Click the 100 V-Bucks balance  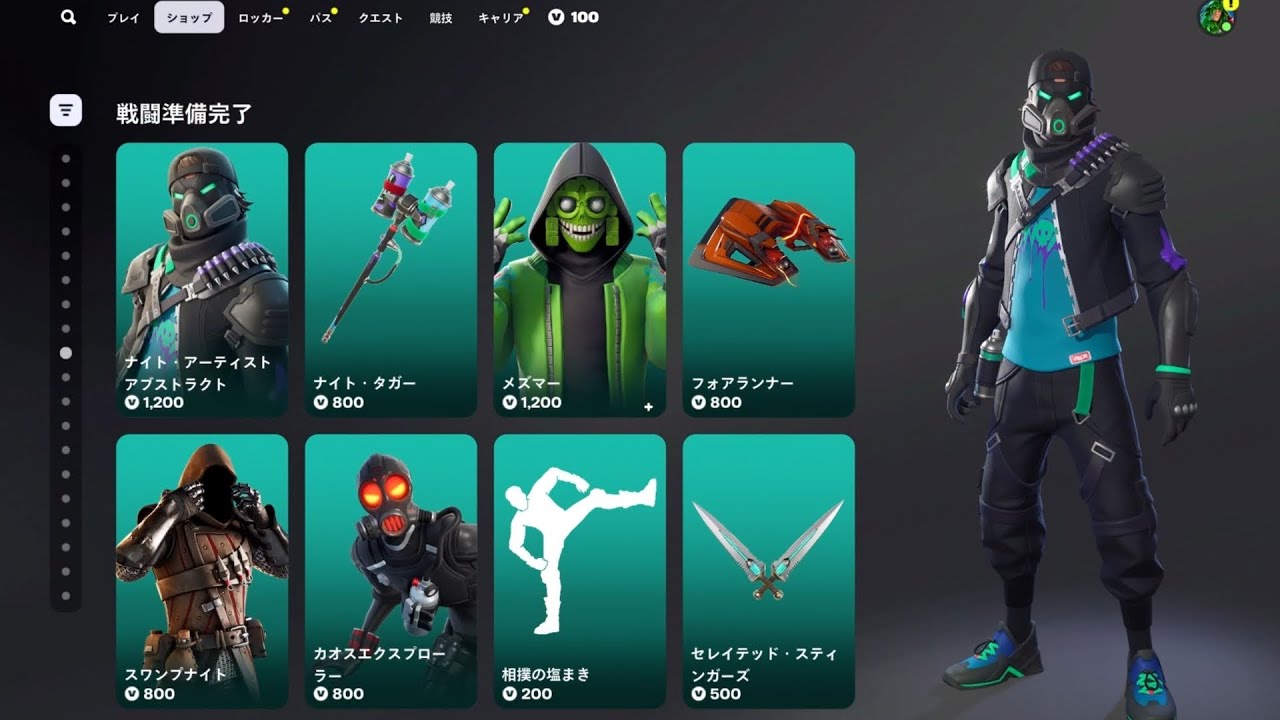574,17
